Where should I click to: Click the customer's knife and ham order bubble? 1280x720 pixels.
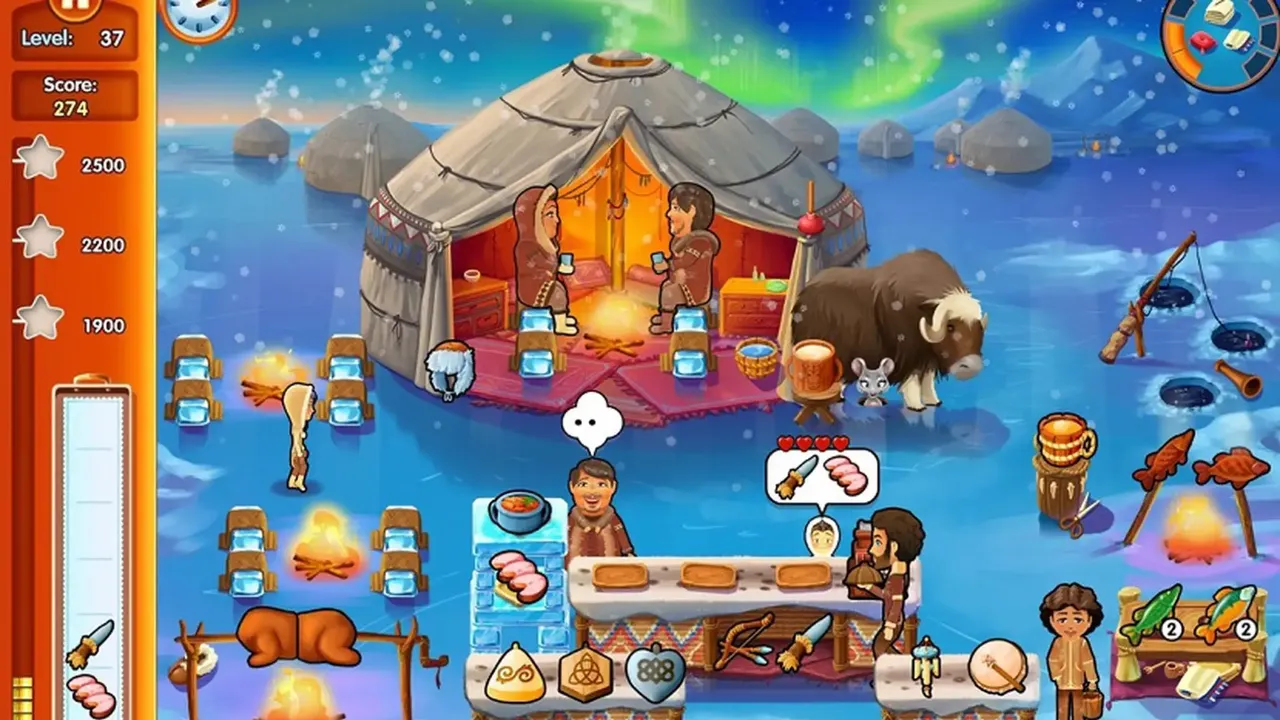pyautogui.click(x=822, y=476)
